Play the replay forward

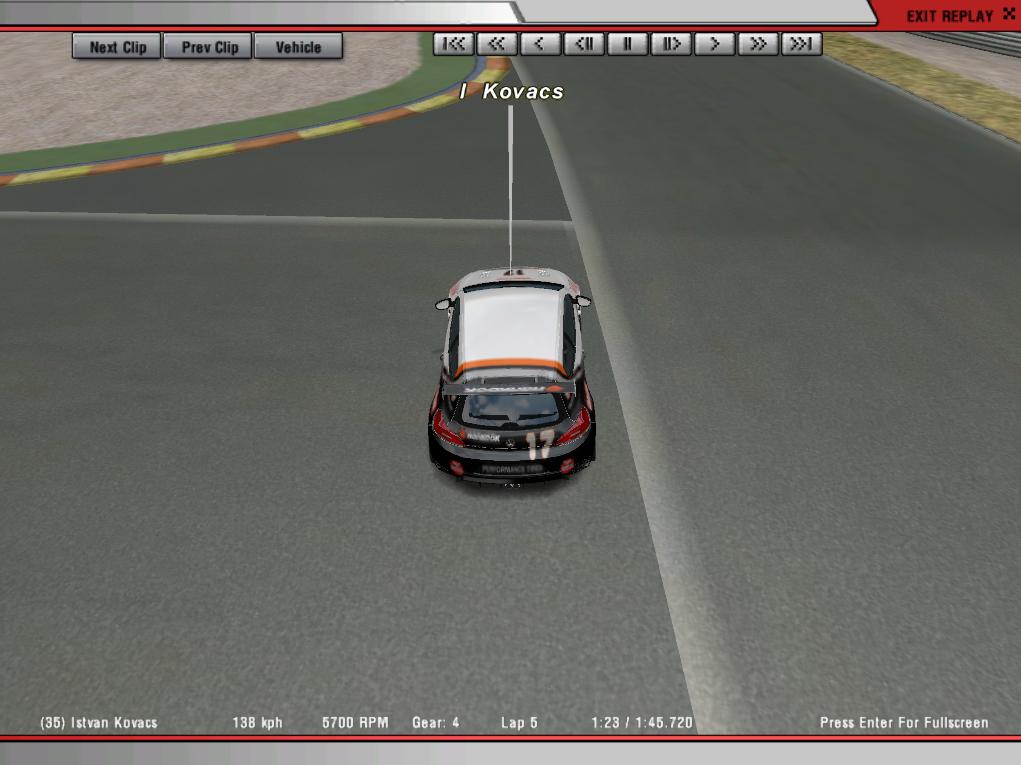714,44
